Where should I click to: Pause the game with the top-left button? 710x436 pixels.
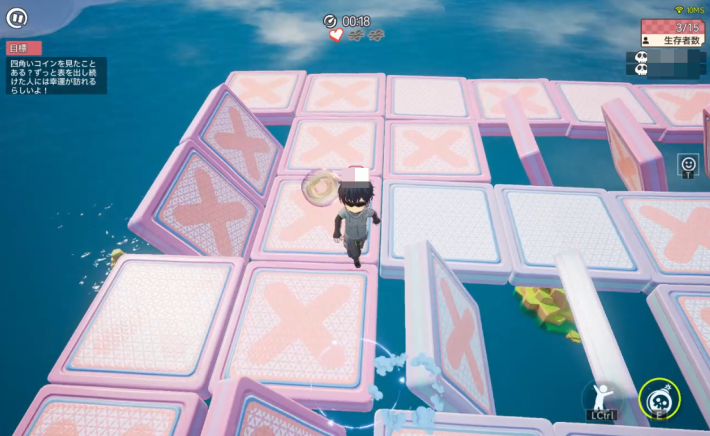coord(17,18)
